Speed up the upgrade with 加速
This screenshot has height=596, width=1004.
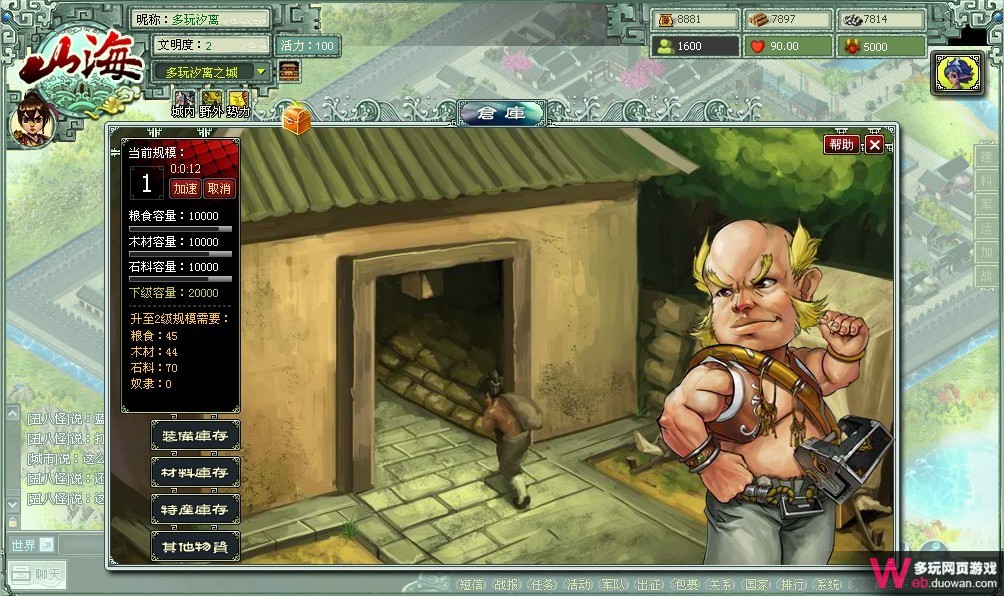point(185,188)
